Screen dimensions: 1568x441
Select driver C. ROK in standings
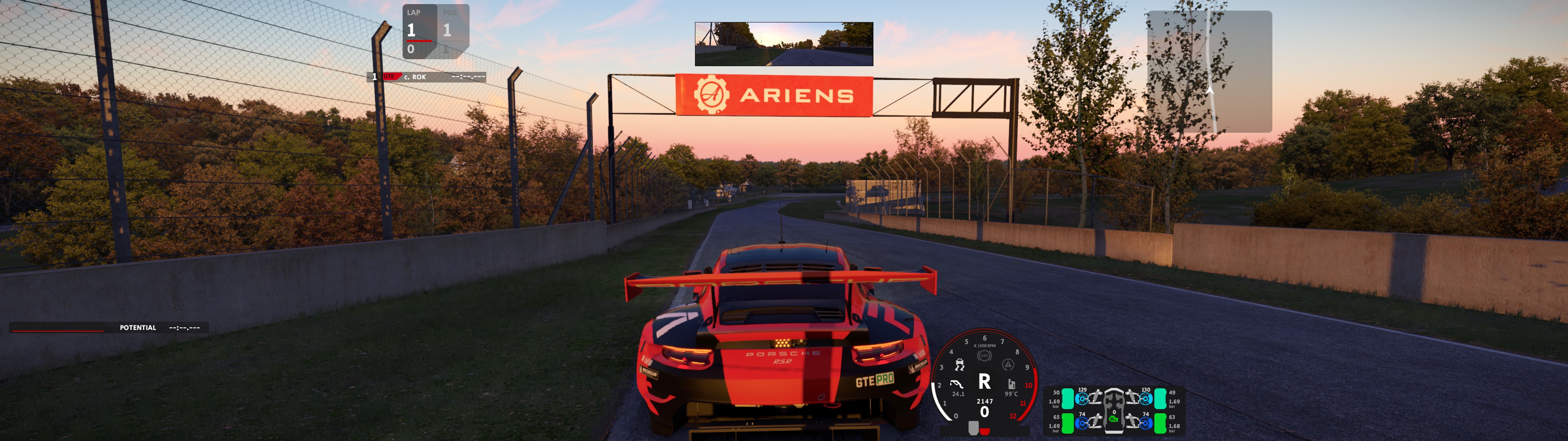tap(426, 77)
